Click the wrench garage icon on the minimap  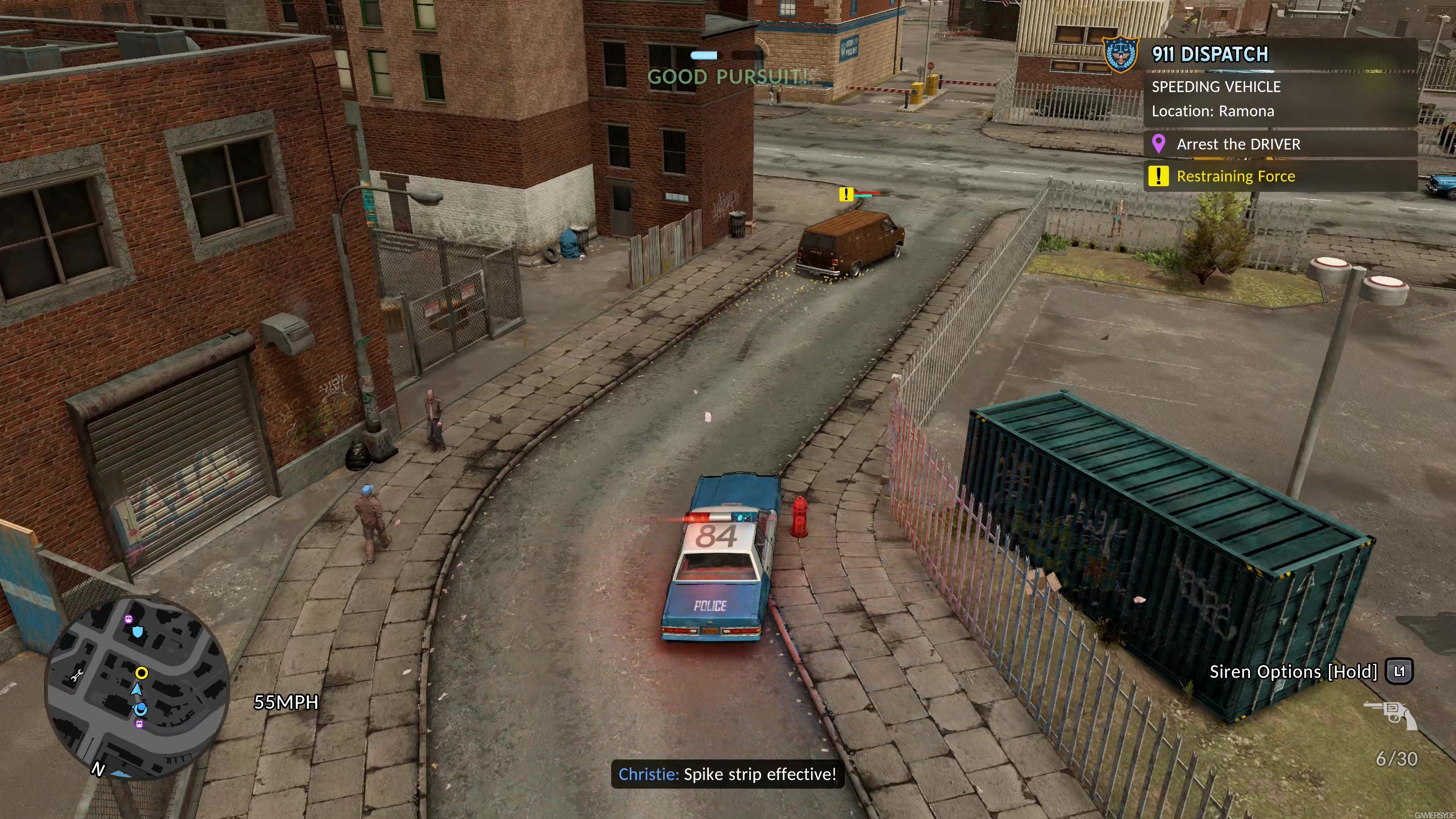[x=77, y=675]
